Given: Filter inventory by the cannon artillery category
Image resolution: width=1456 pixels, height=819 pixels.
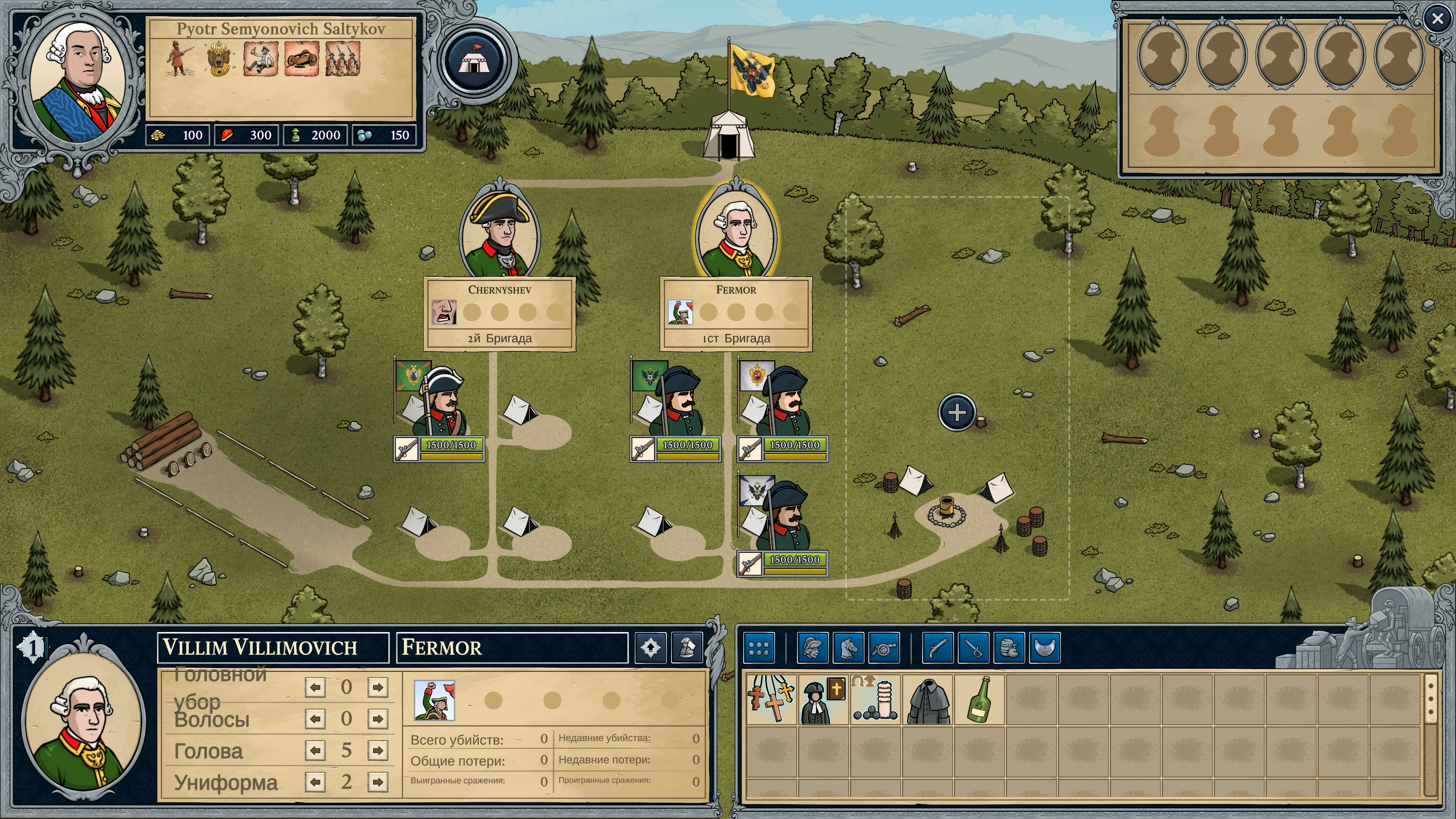Looking at the screenshot, I should pos(884,648).
